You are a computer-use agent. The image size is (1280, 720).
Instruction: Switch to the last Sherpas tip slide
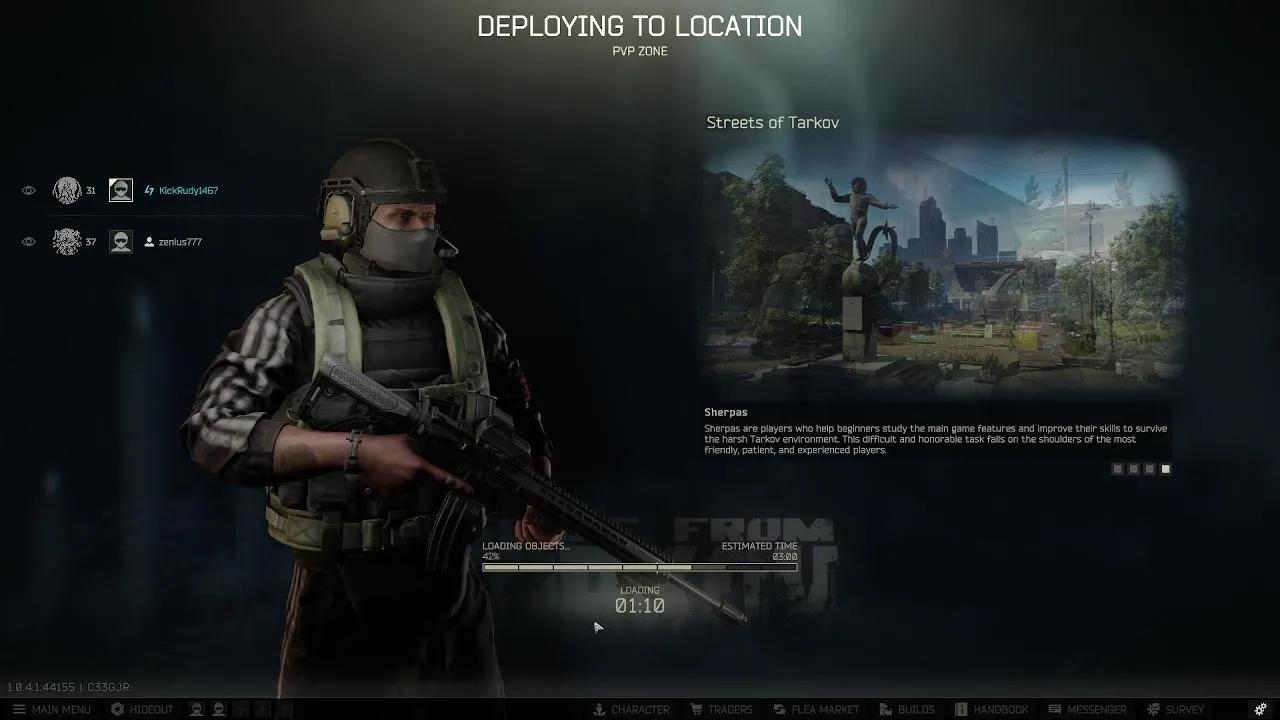(x=1165, y=468)
